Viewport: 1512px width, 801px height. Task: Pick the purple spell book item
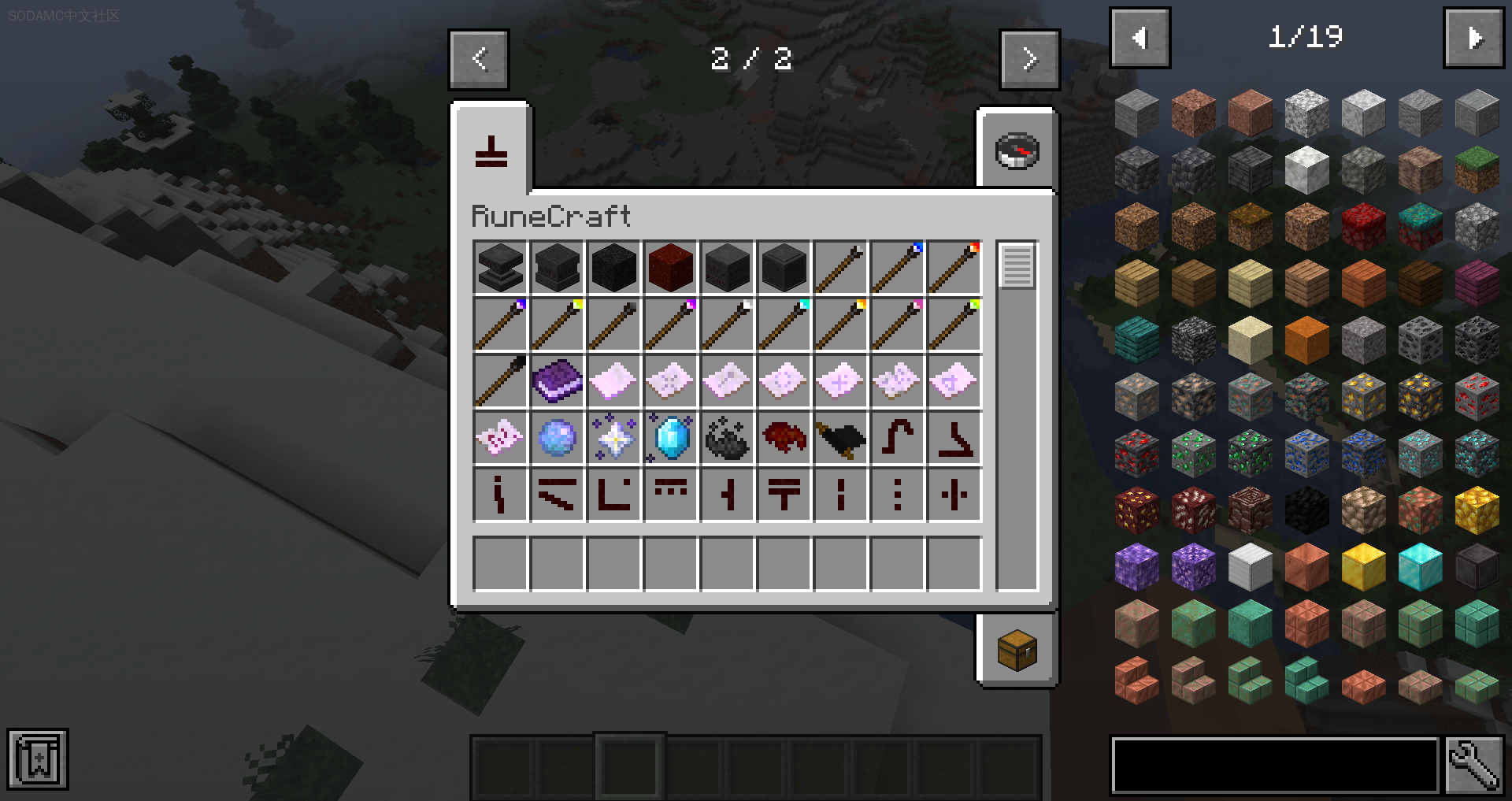tap(557, 380)
